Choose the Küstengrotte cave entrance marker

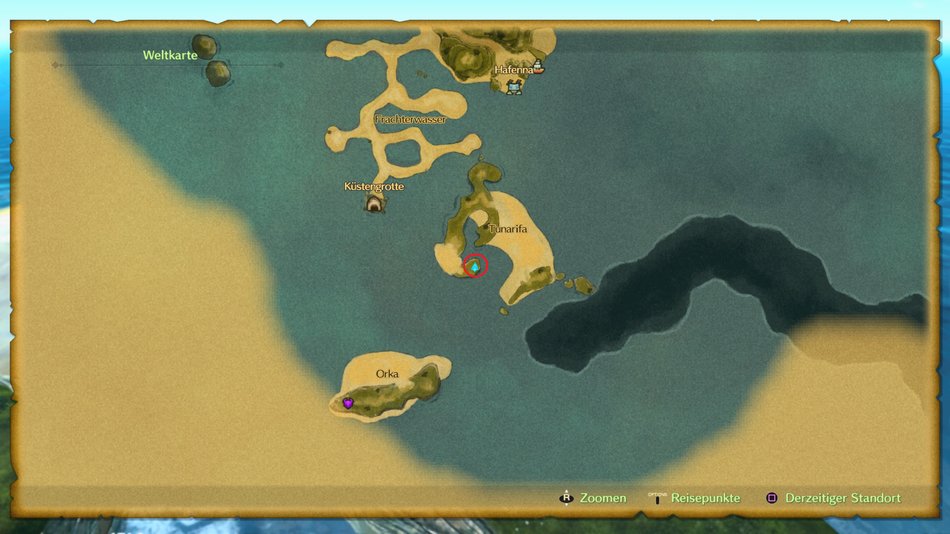click(x=374, y=204)
